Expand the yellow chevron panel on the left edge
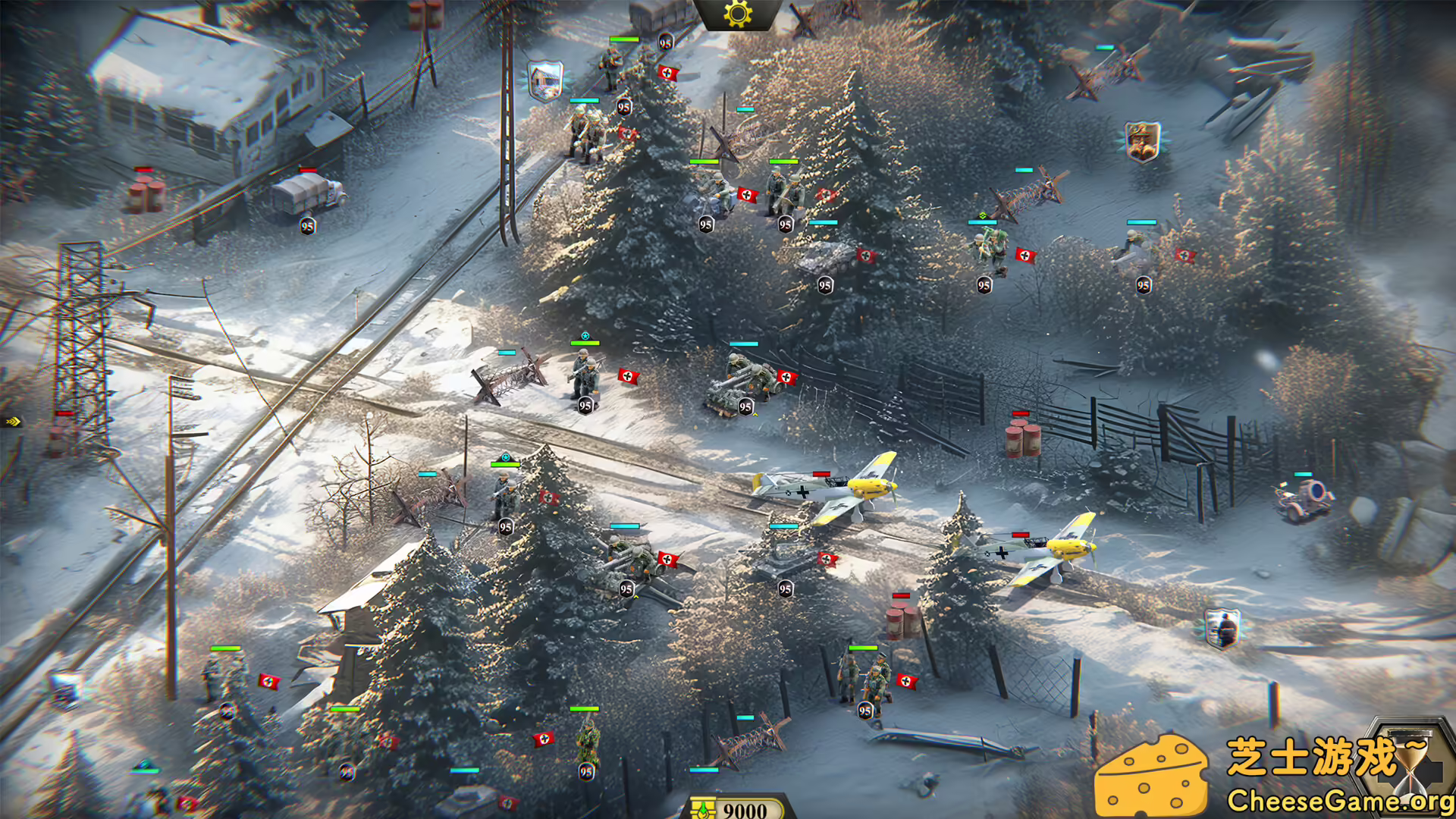The width and height of the screenshot is (1456, 819). (13, 423)
